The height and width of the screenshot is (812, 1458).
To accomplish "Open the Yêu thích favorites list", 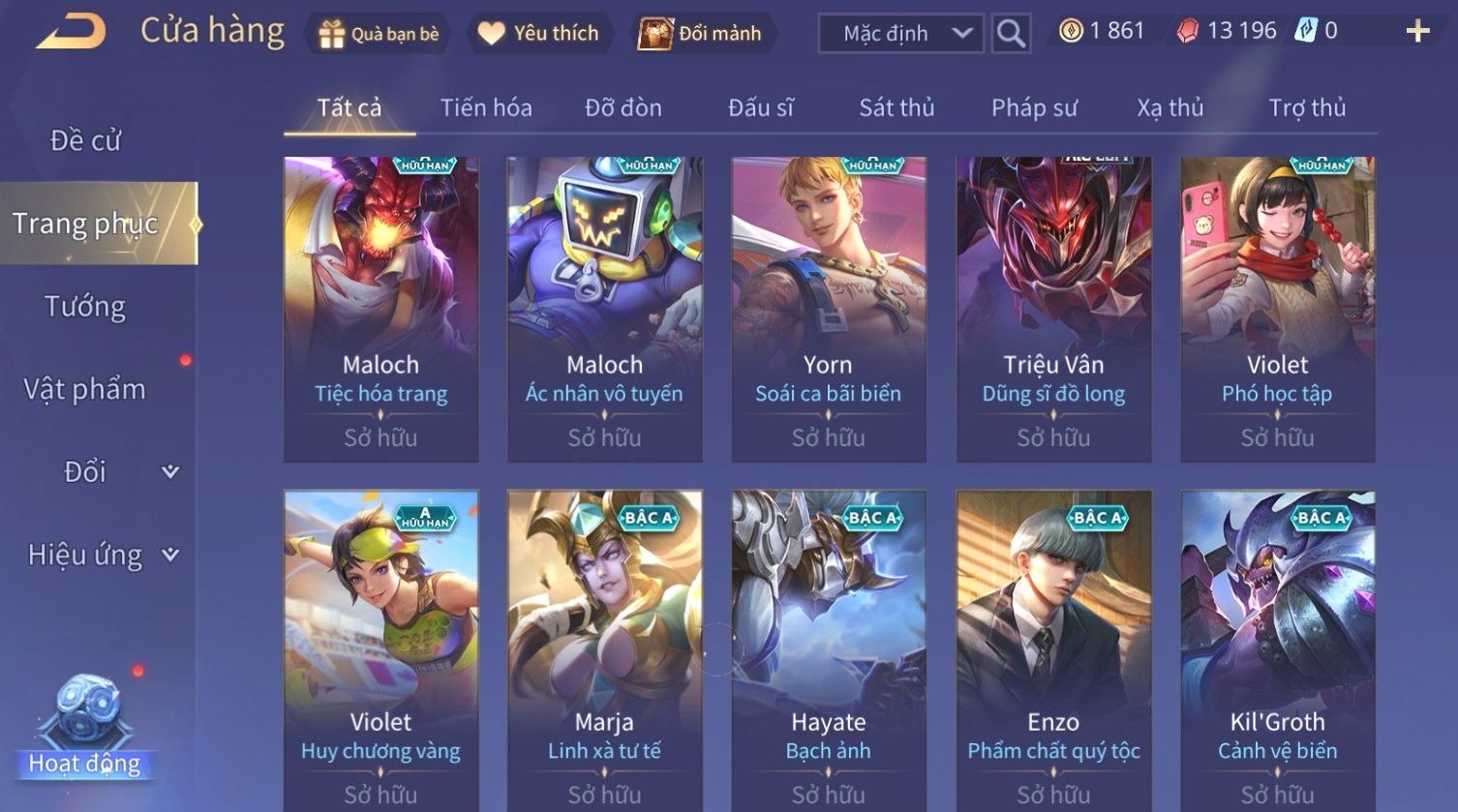I will click(538, 34).
